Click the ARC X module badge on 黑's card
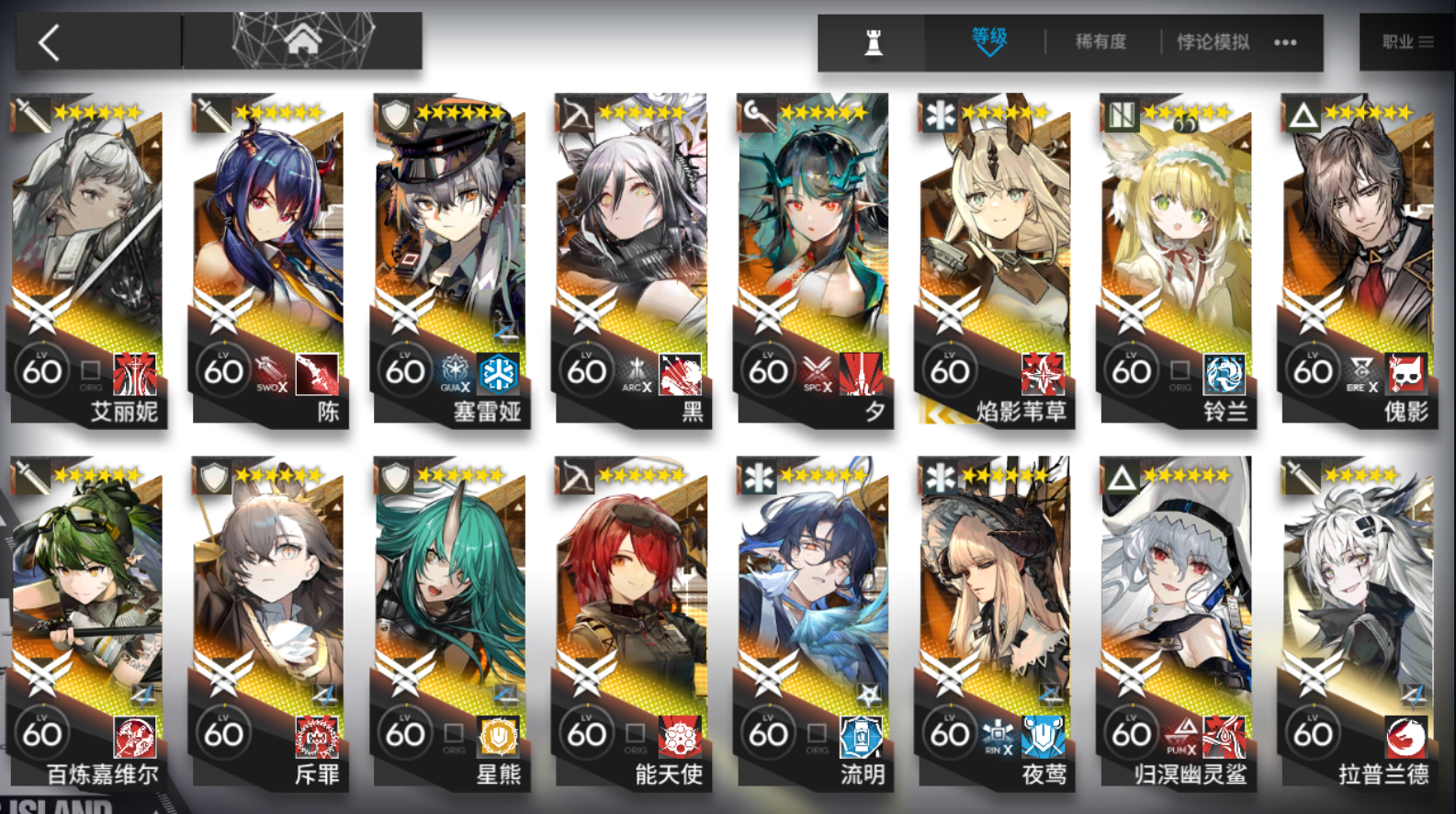This screenshot has height=814, width=1456. (636, 370)
